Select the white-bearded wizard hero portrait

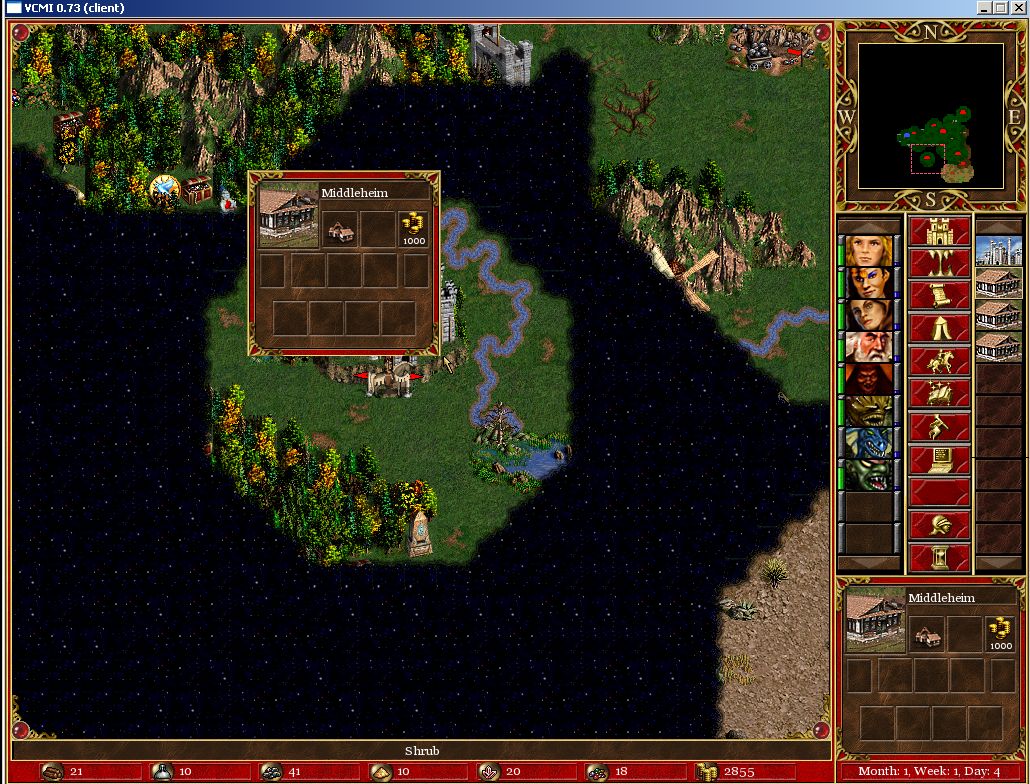[867, 346]
